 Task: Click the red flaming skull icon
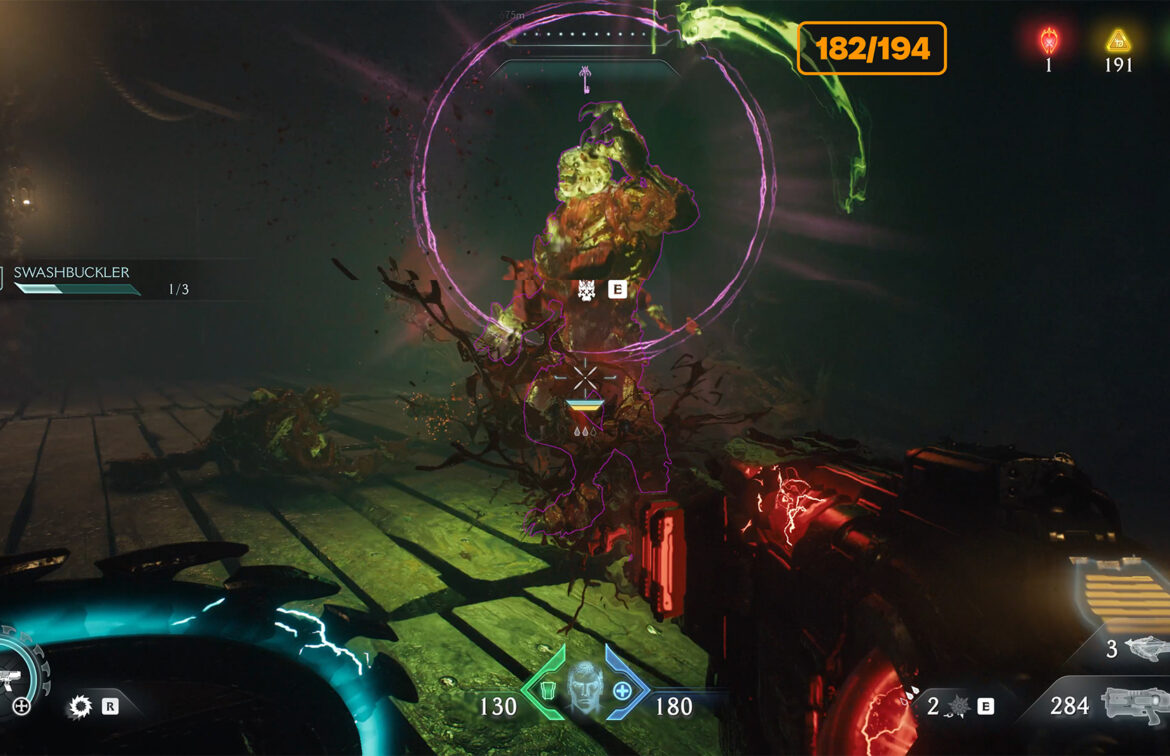1048,41
